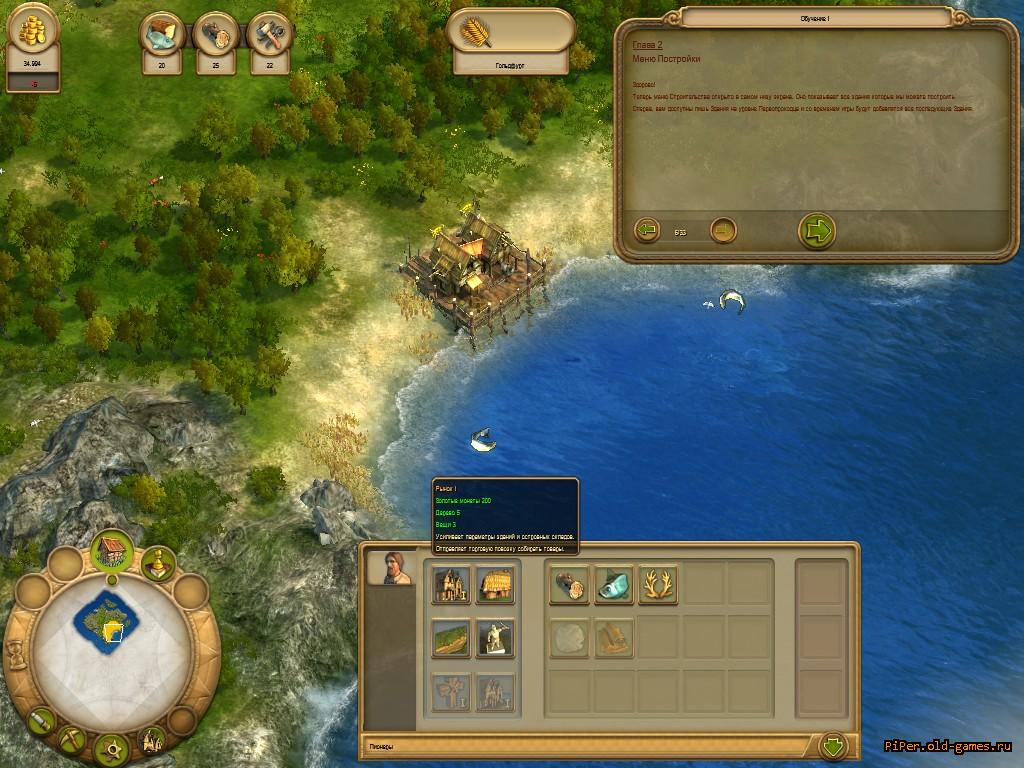This screenshot has width=1024, height=768.
Task: Choose the white statue building
Action: (495, 638)
